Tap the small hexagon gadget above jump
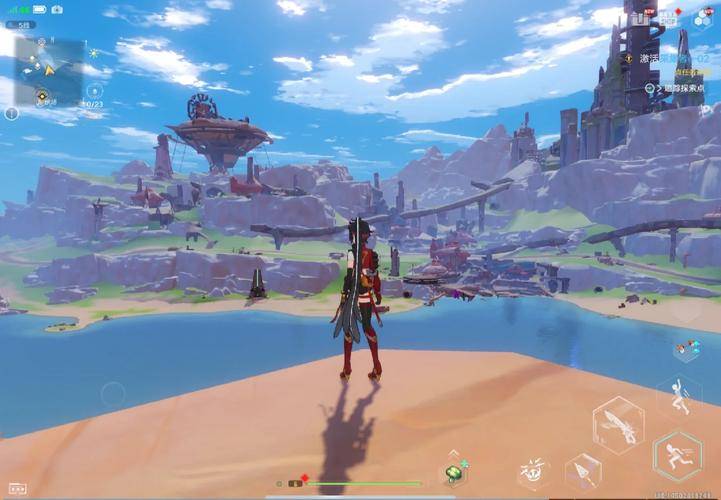Image resolution: width=721 pixels, height=500 pixels. pyautogui.click(x=686, y=350)
